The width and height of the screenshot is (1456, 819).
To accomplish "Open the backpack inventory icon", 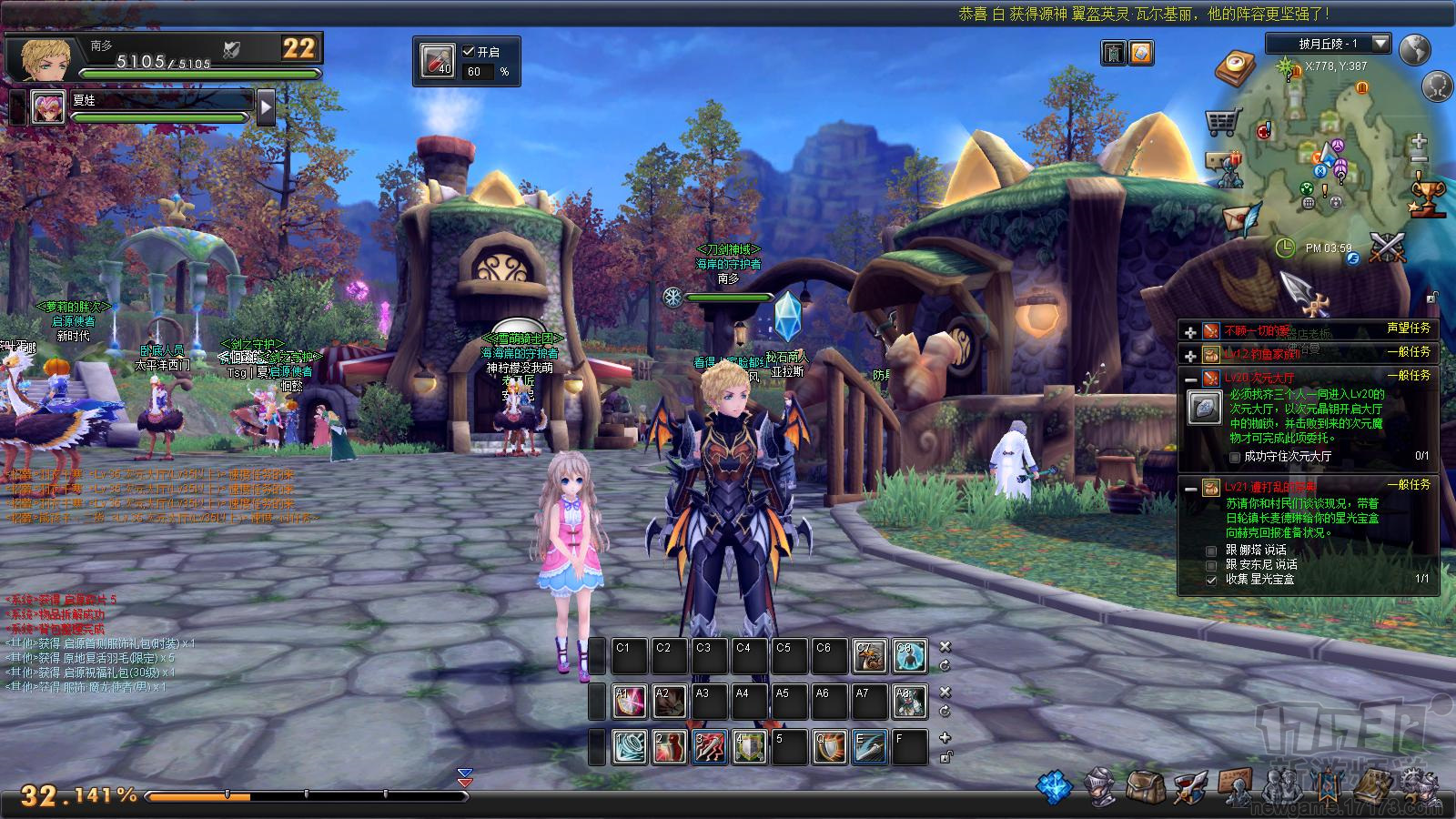I will [x=1144, y=787].
